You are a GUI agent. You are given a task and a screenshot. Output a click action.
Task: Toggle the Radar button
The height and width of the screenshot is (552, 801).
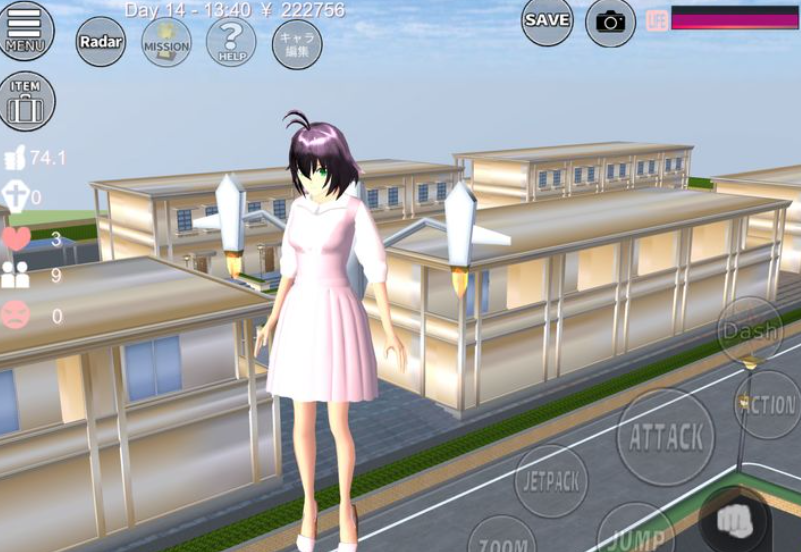pyautogui.click(x=101, y=42)
